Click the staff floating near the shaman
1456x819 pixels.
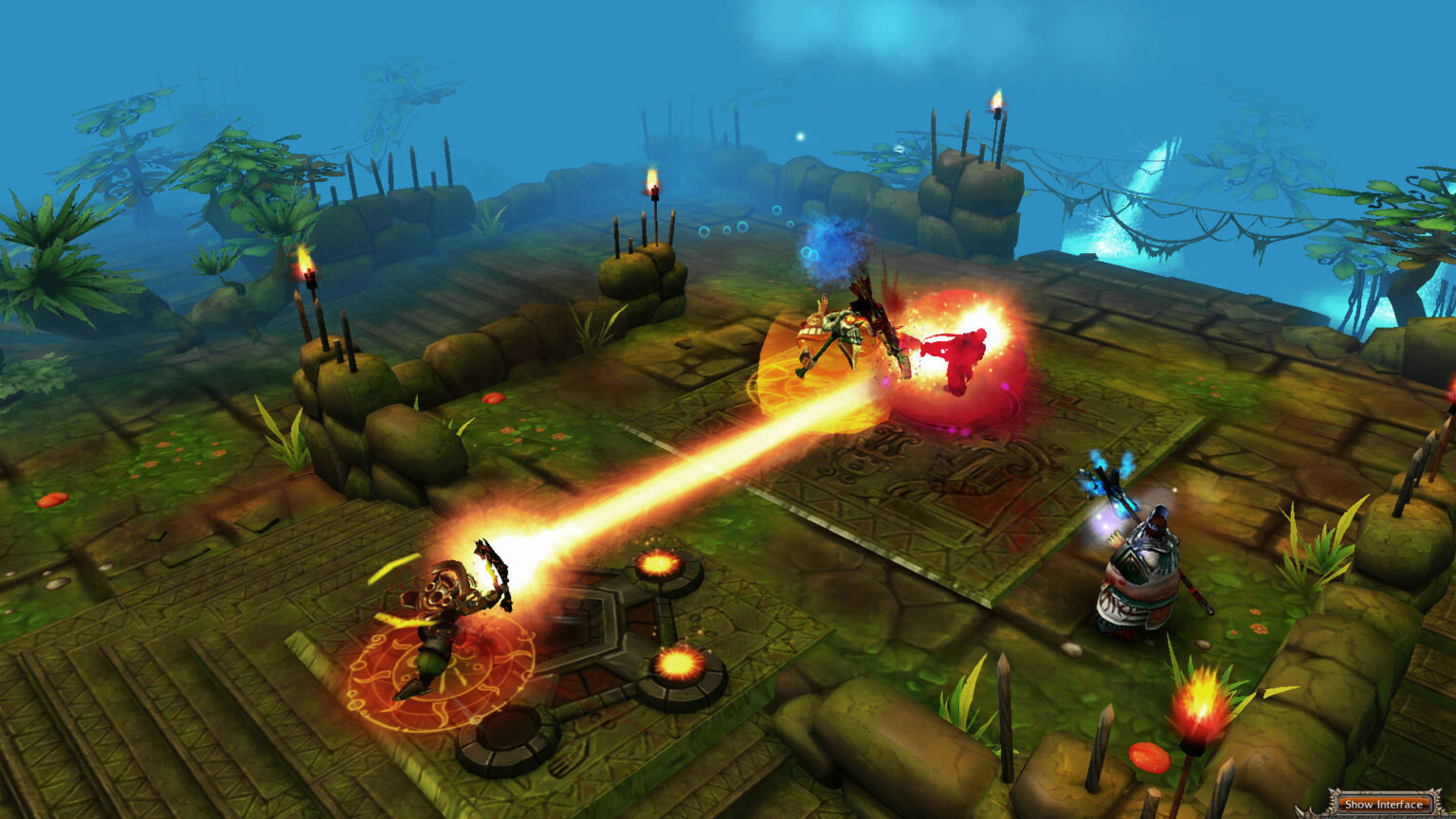[x=1107, y=488]
